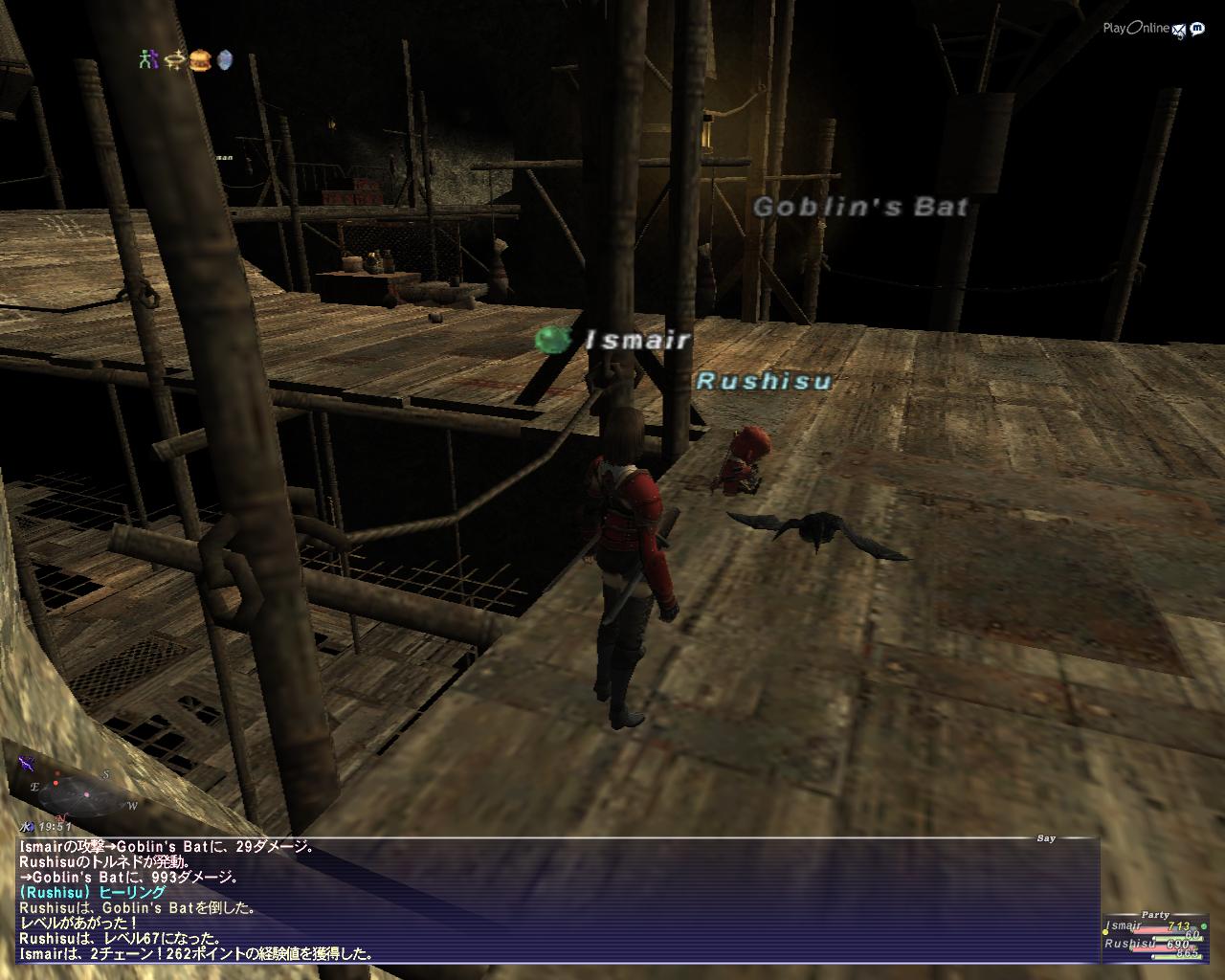Click the Say chat mode label
The image size is (1225, 980).
[1046, 838]
